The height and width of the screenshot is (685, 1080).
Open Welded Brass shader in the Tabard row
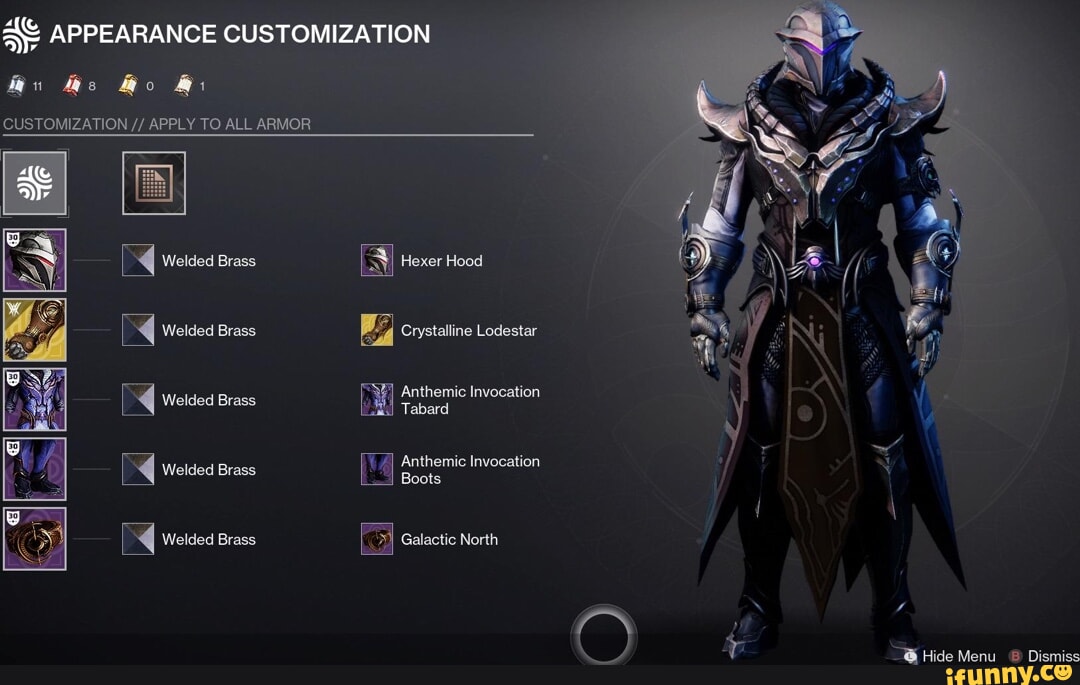[x=138, y=400]
